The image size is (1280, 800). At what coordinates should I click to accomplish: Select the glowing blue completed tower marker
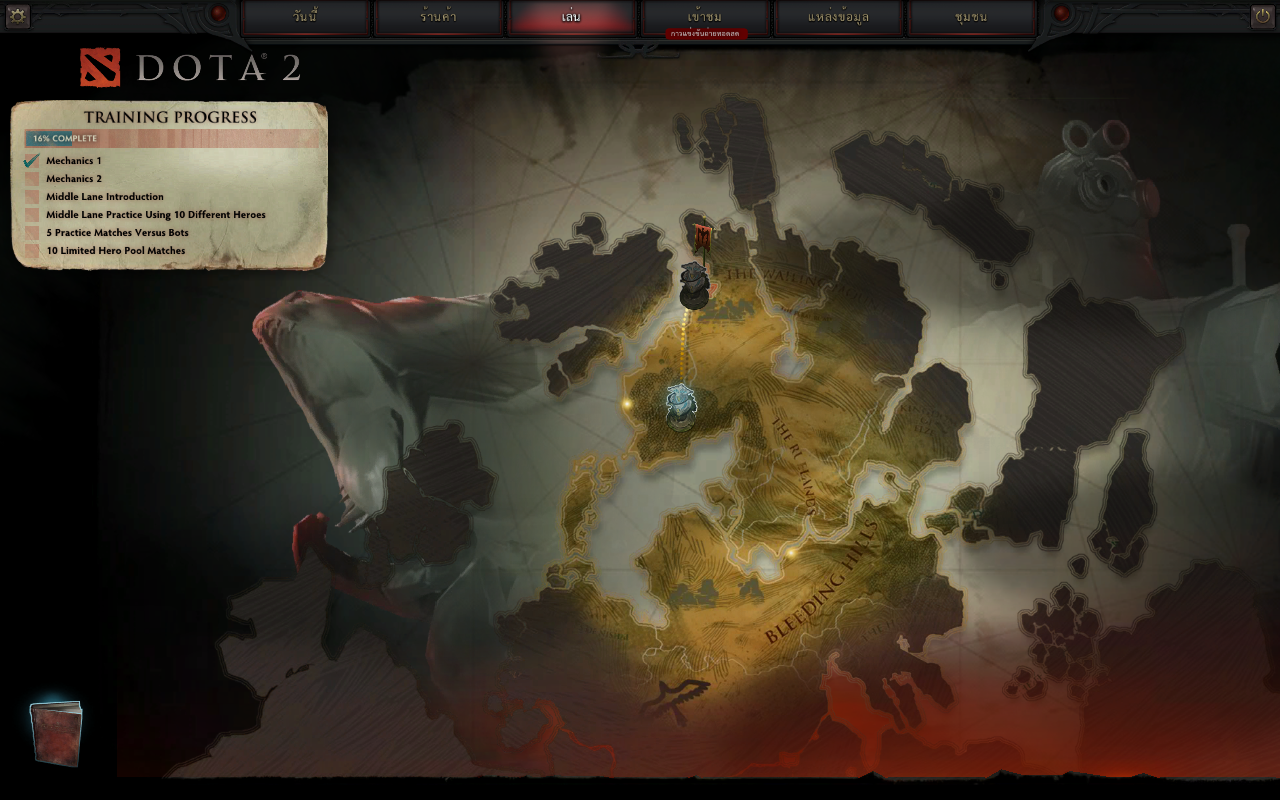coord(681,405)
